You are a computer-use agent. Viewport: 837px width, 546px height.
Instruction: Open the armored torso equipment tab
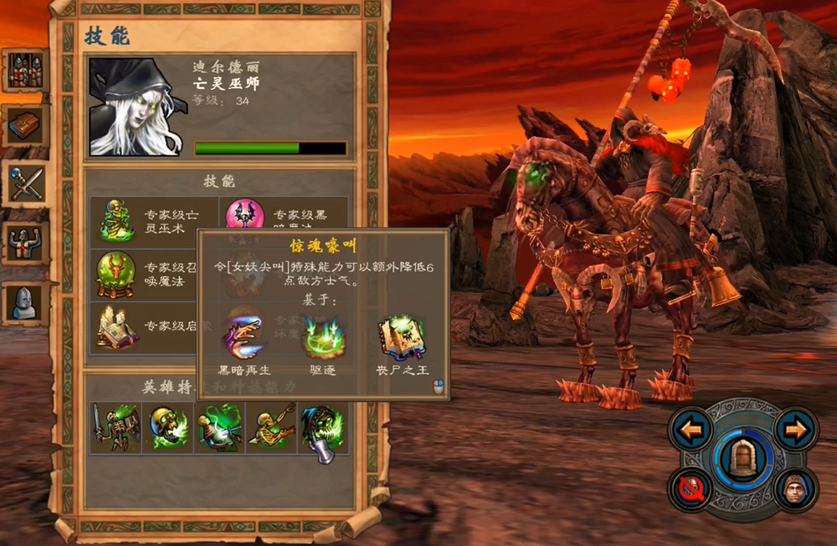point(24,242)
